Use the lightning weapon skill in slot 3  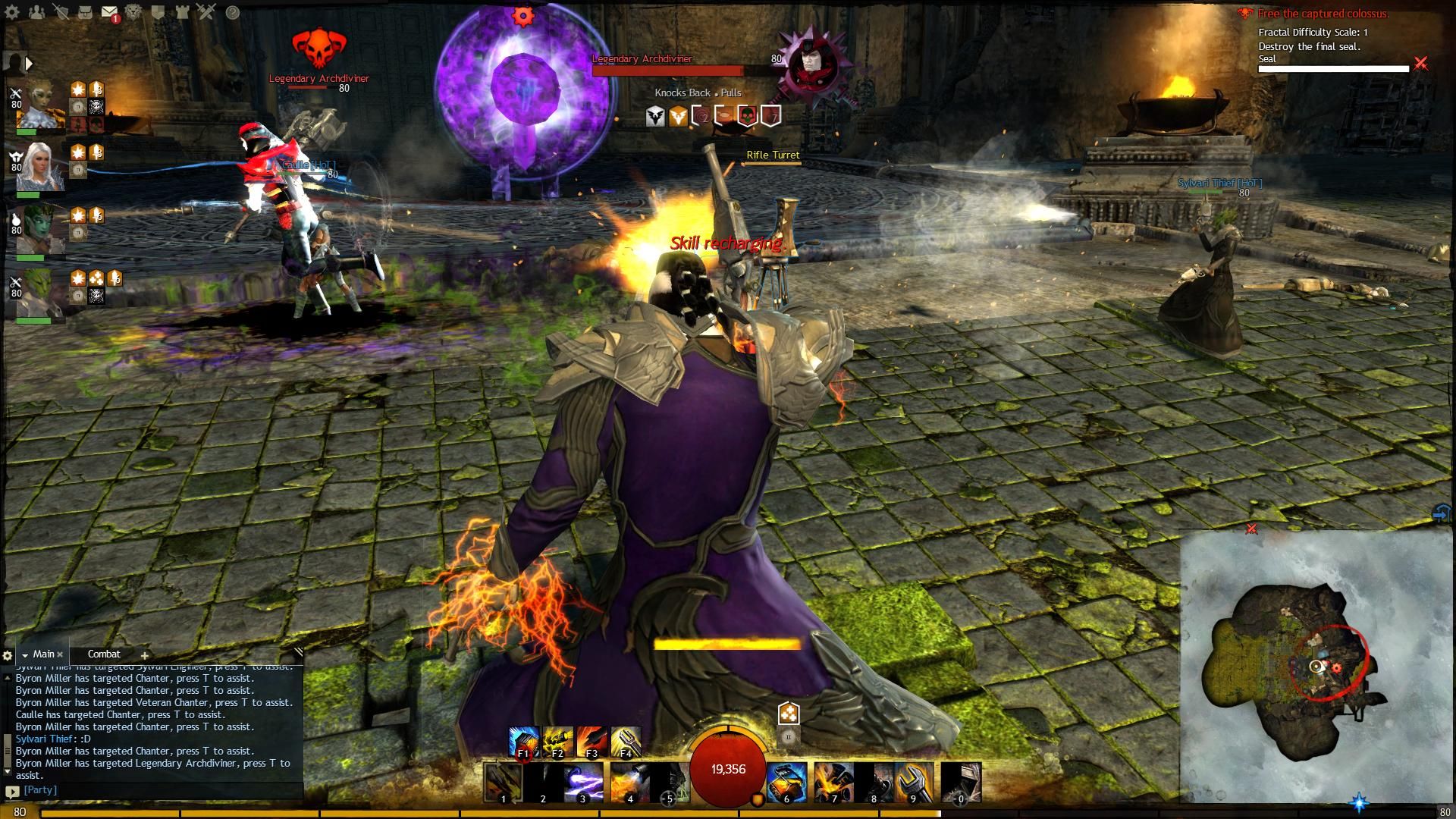coord(582,782)
